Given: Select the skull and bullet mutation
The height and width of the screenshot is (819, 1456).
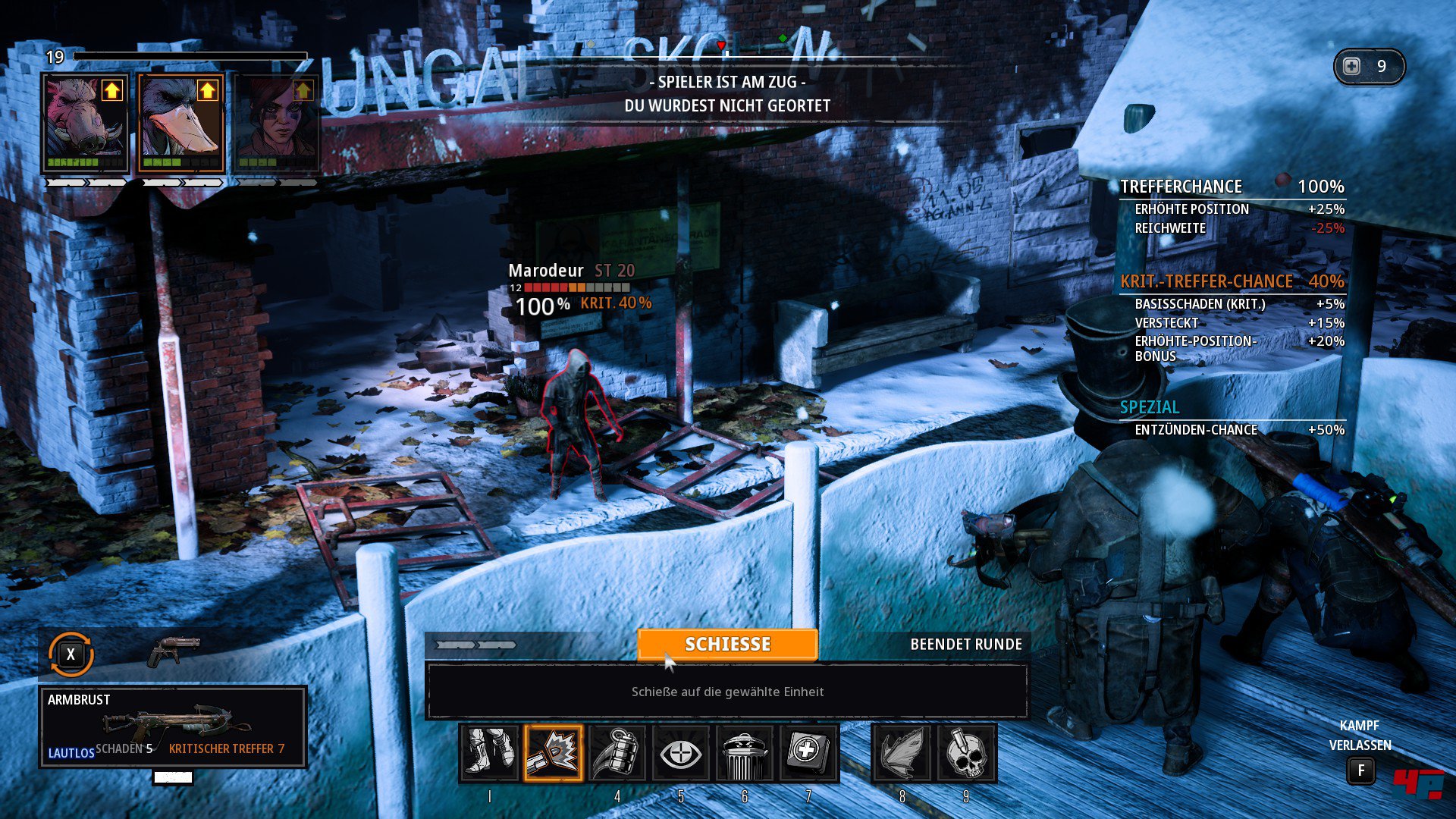Looking at the screenshot, I should click(x=965, y=752).
